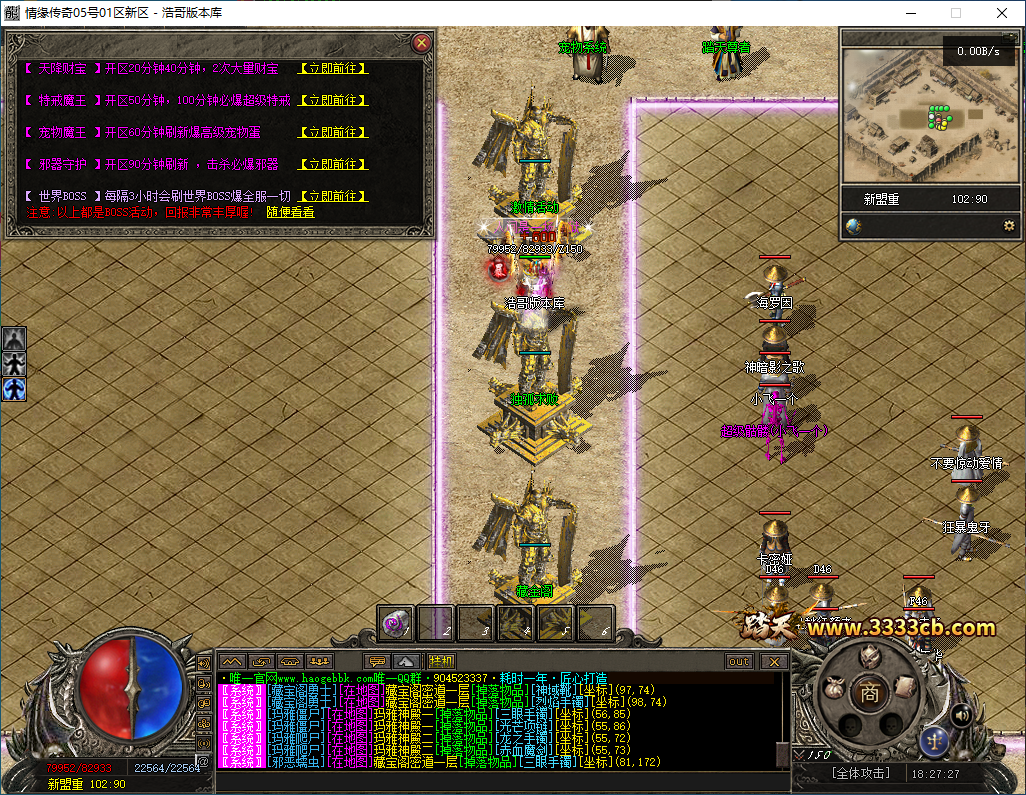Go now to 世界BOSS event

tap(333, 196)
